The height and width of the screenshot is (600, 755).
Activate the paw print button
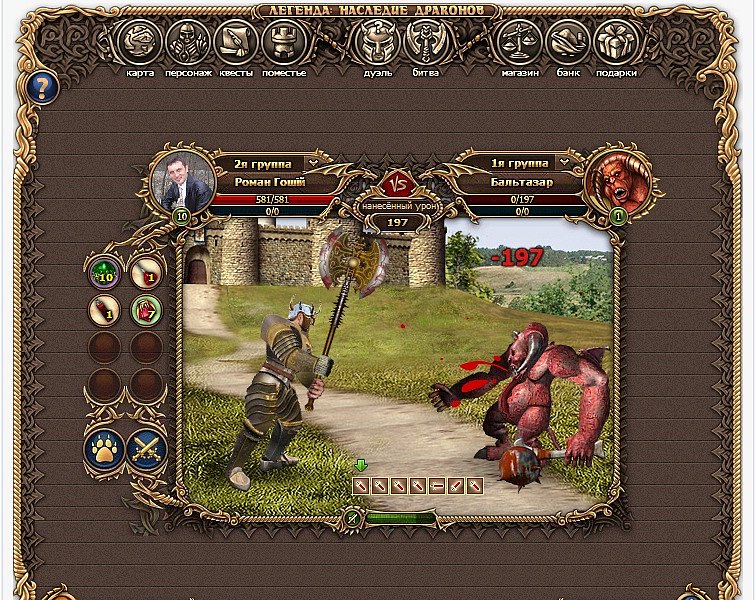(104, 447)
